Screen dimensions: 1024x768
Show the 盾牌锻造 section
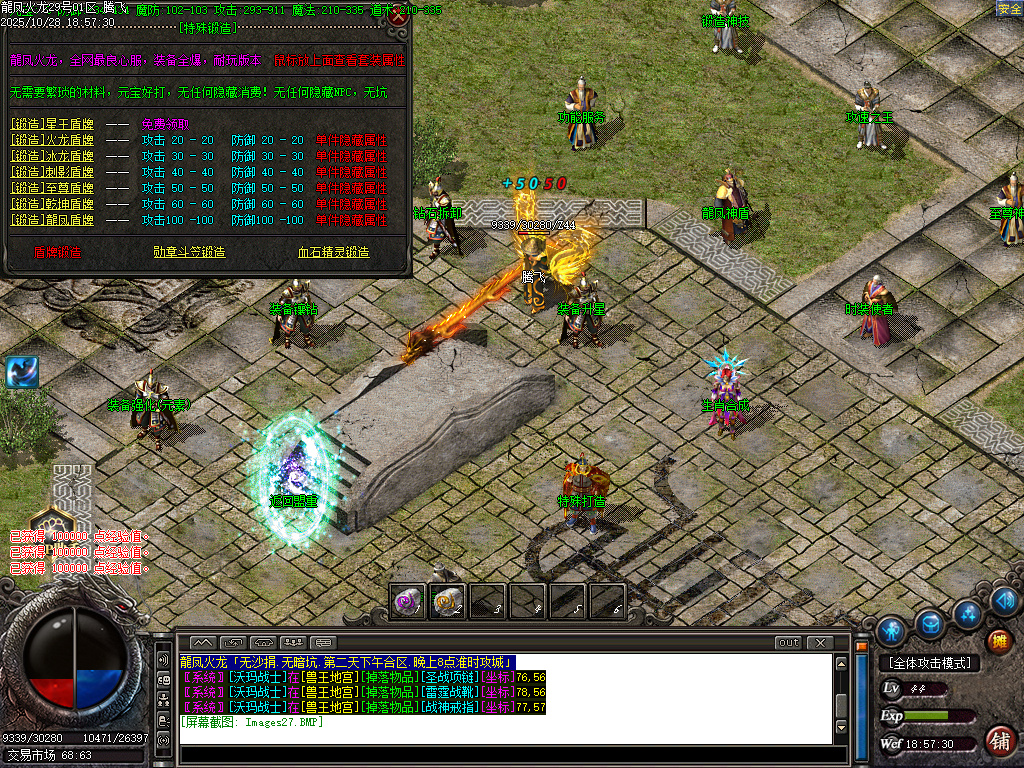(58, 252)
